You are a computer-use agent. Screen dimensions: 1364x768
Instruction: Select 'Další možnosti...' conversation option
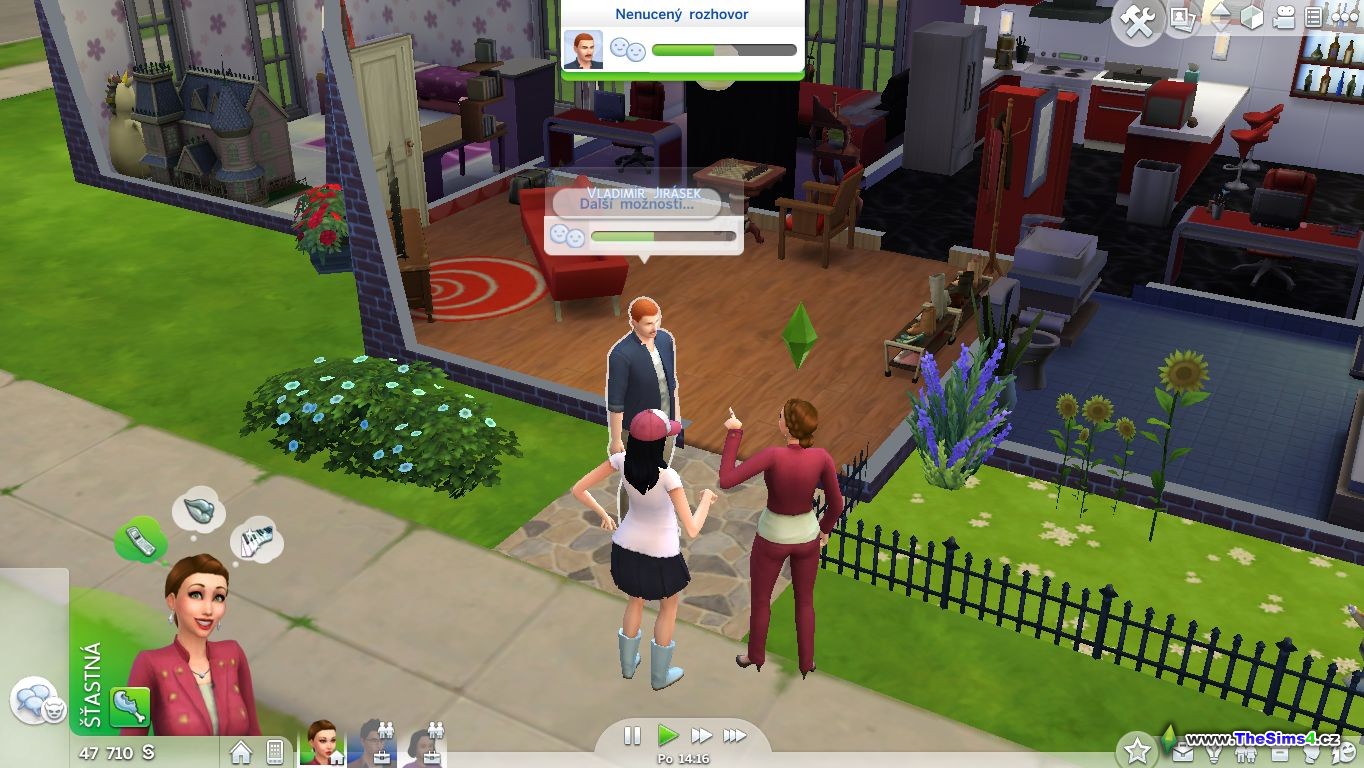636,204
